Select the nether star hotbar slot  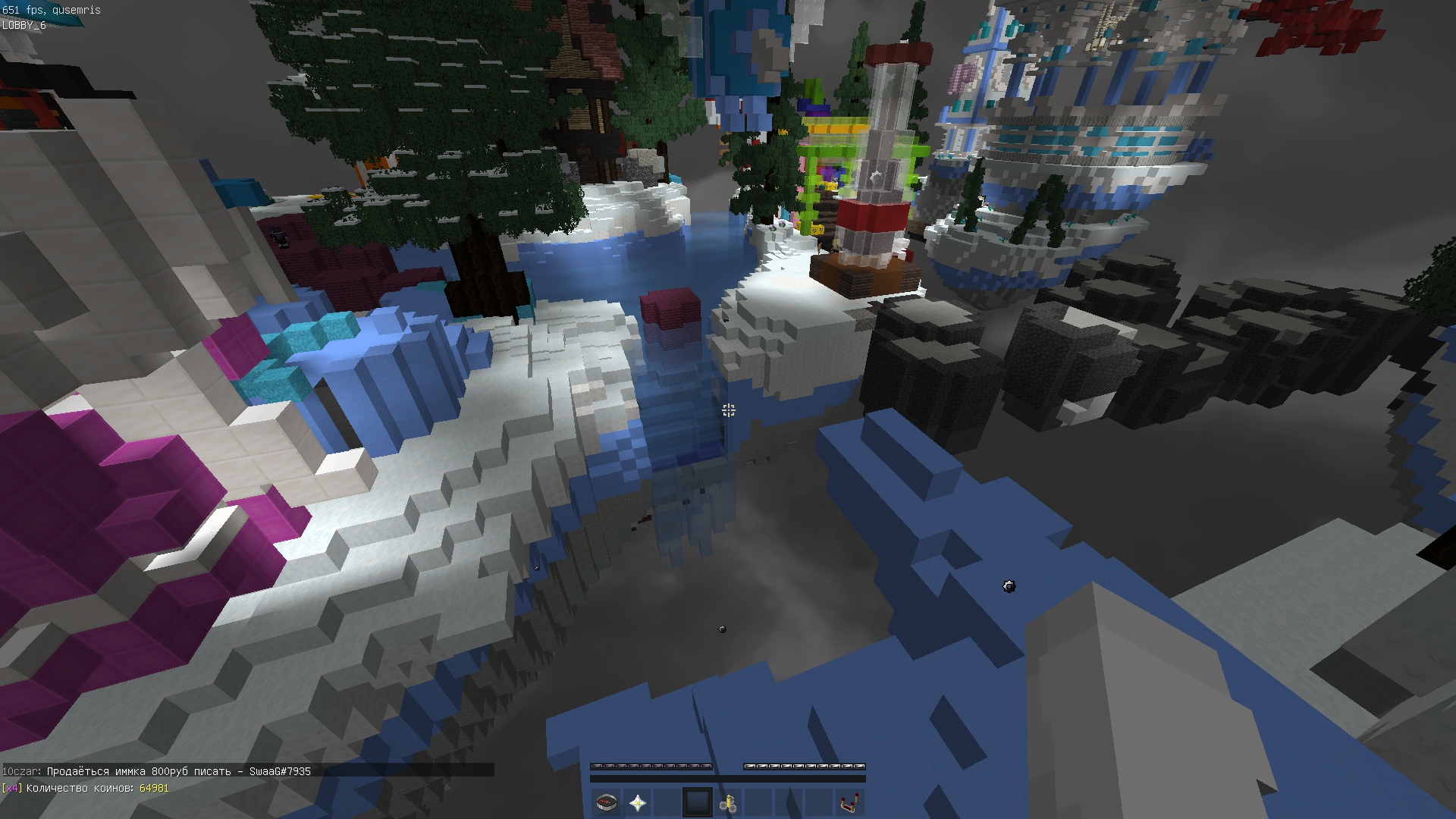pos(637,802)
